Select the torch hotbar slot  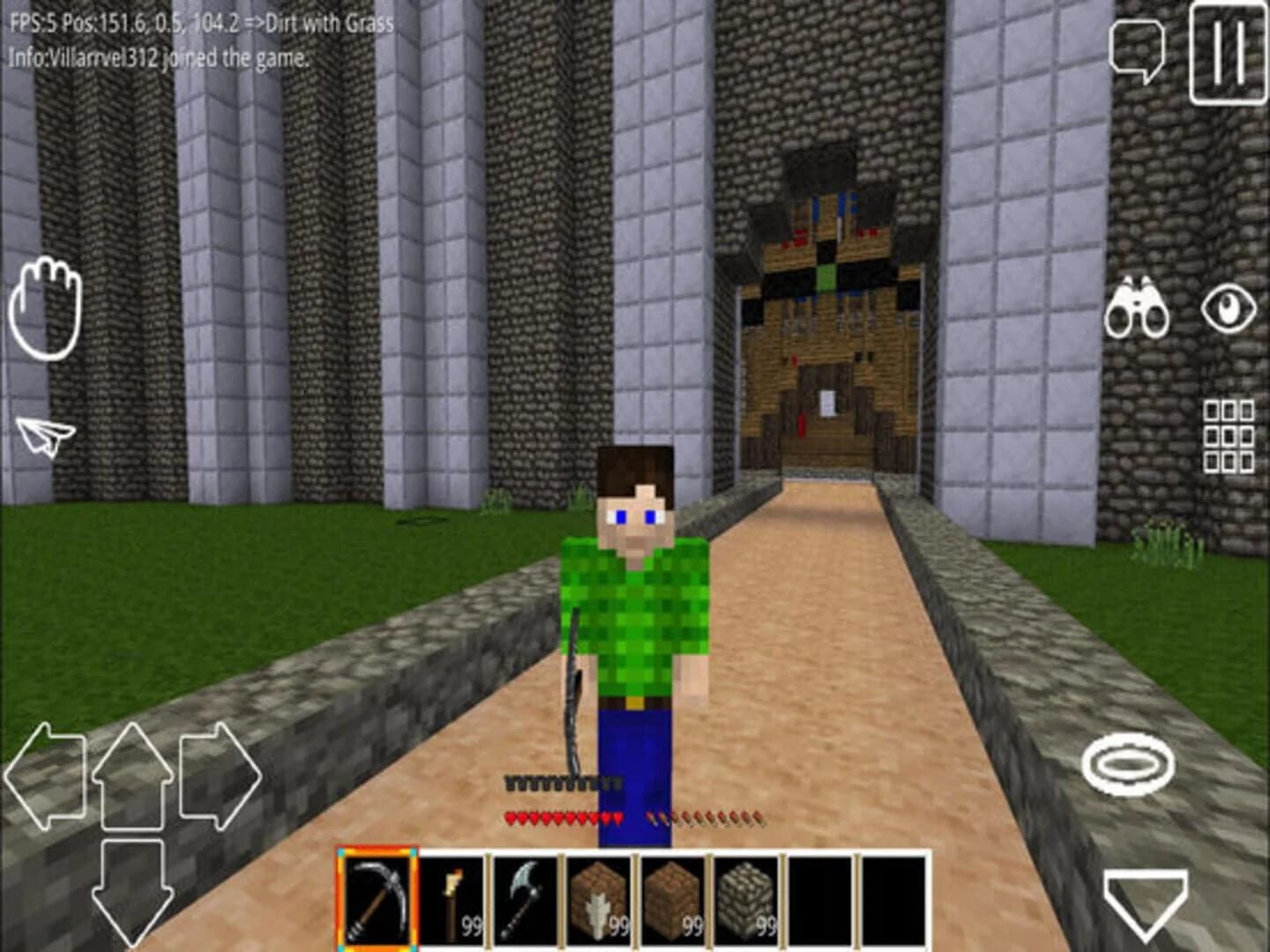click(452, 898)
